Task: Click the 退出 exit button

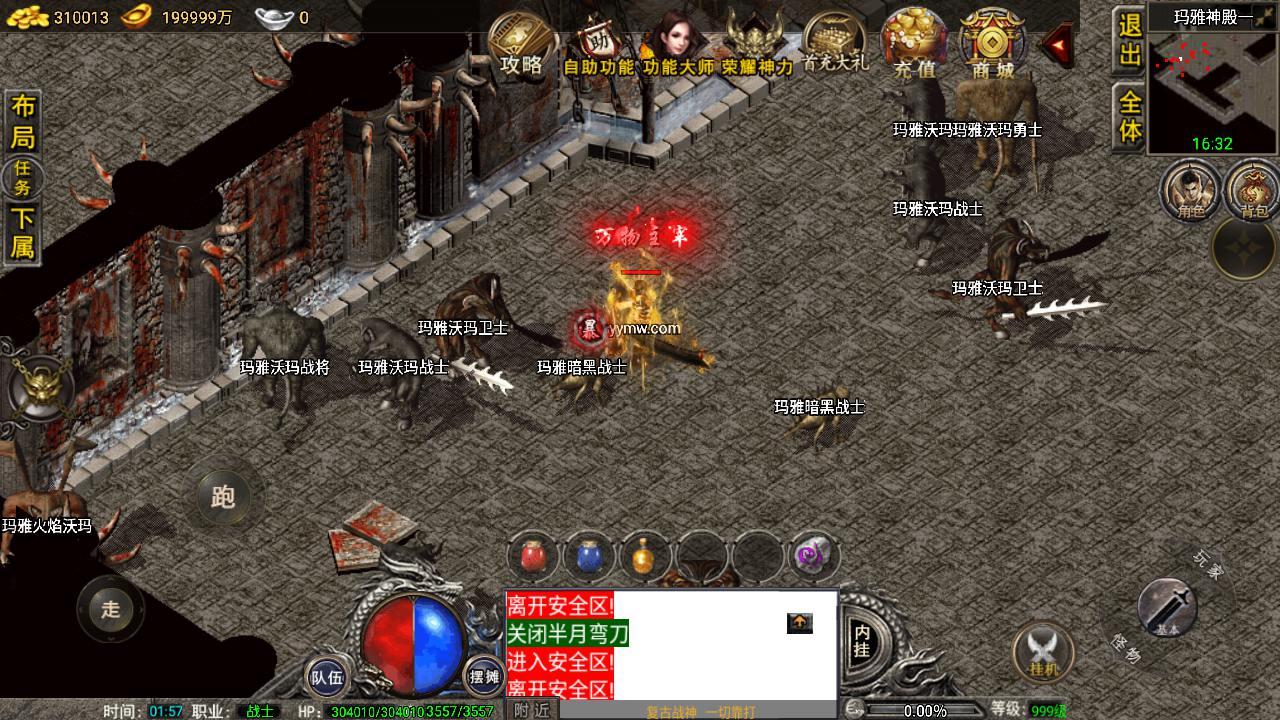Action: 1130,41
